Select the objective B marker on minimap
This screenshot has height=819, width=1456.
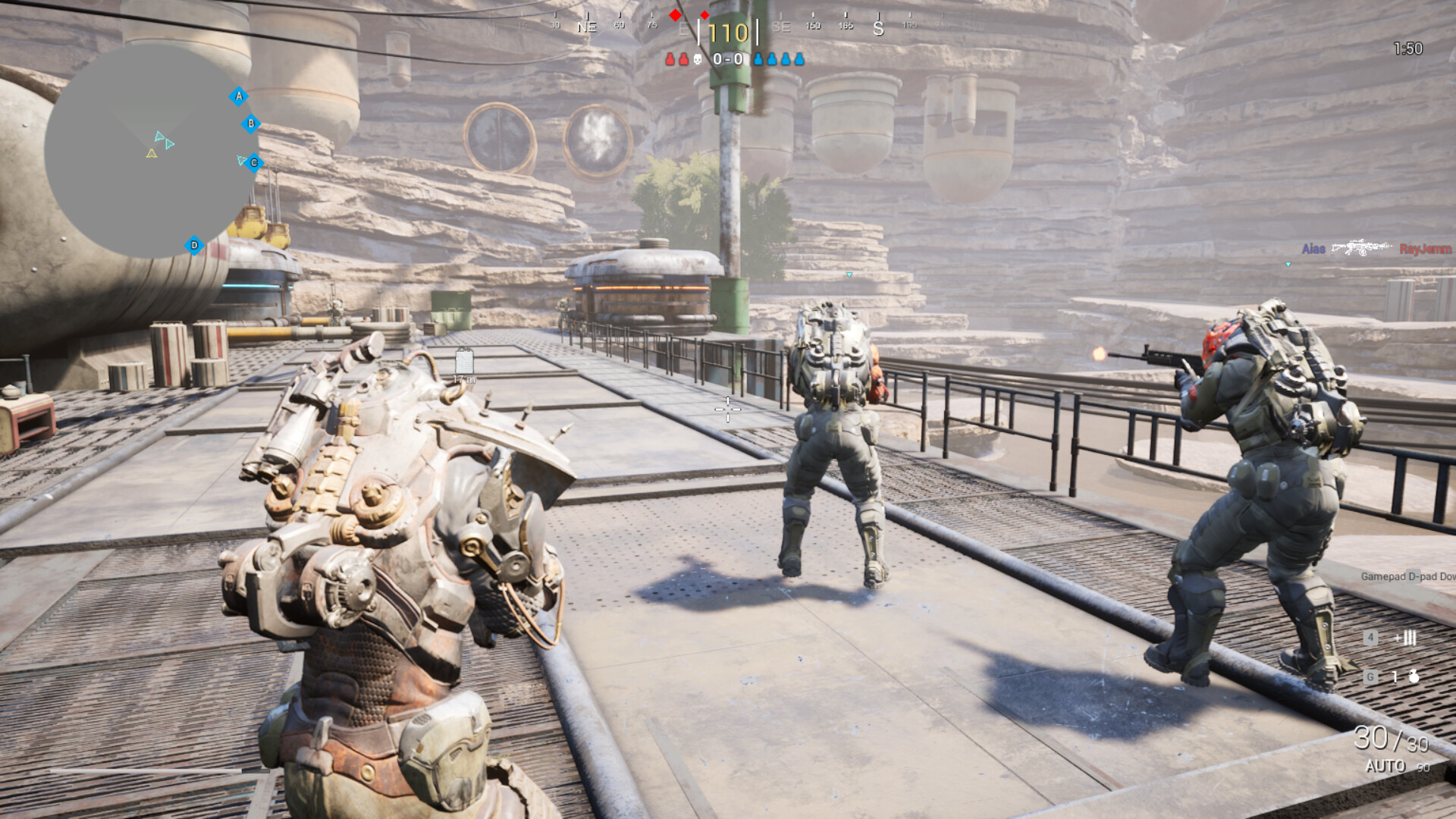(x=250, y=124)
